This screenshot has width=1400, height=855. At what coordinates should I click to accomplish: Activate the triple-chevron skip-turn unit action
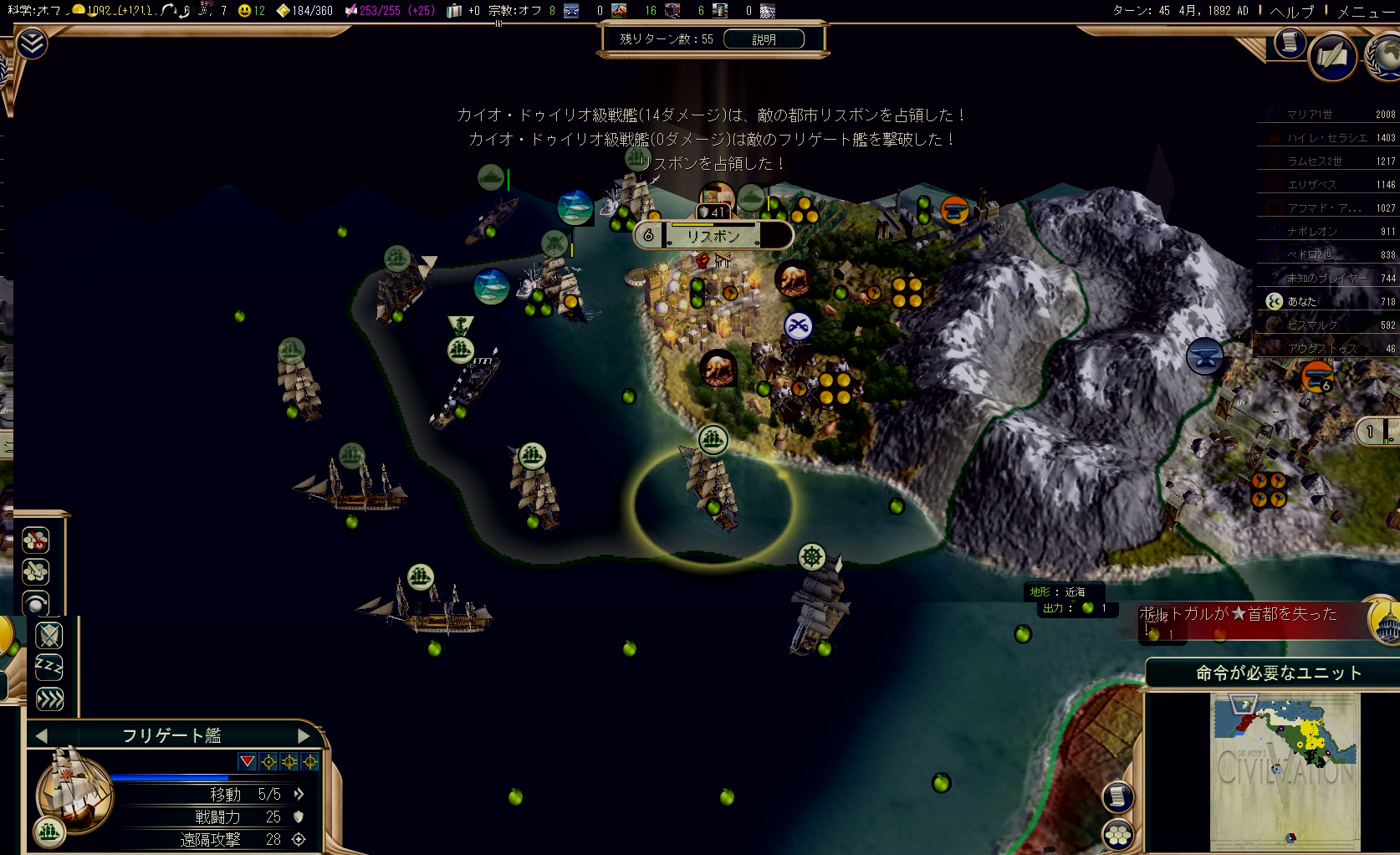click(49, 699)
